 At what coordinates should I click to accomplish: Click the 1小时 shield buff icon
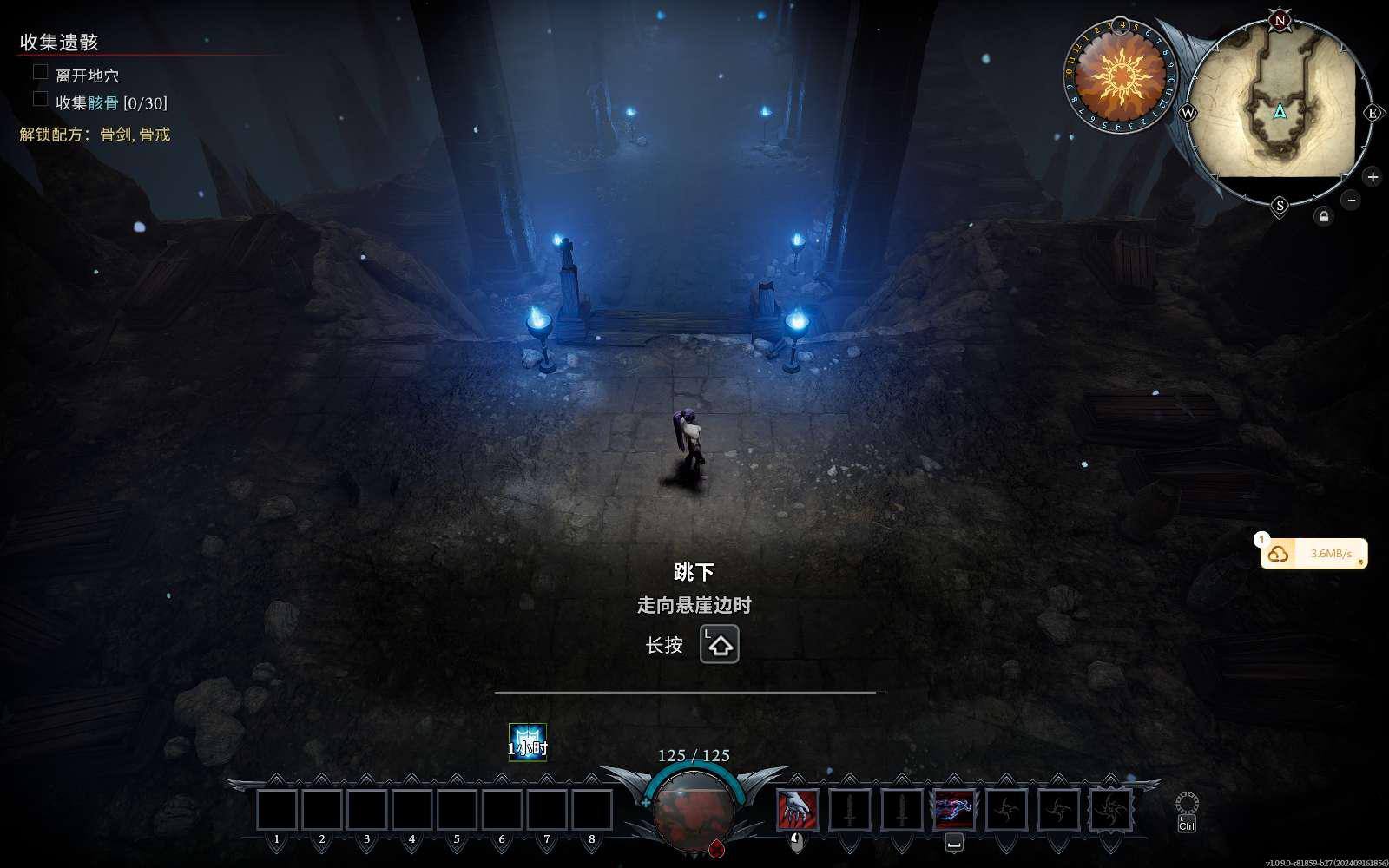[527, 742]
